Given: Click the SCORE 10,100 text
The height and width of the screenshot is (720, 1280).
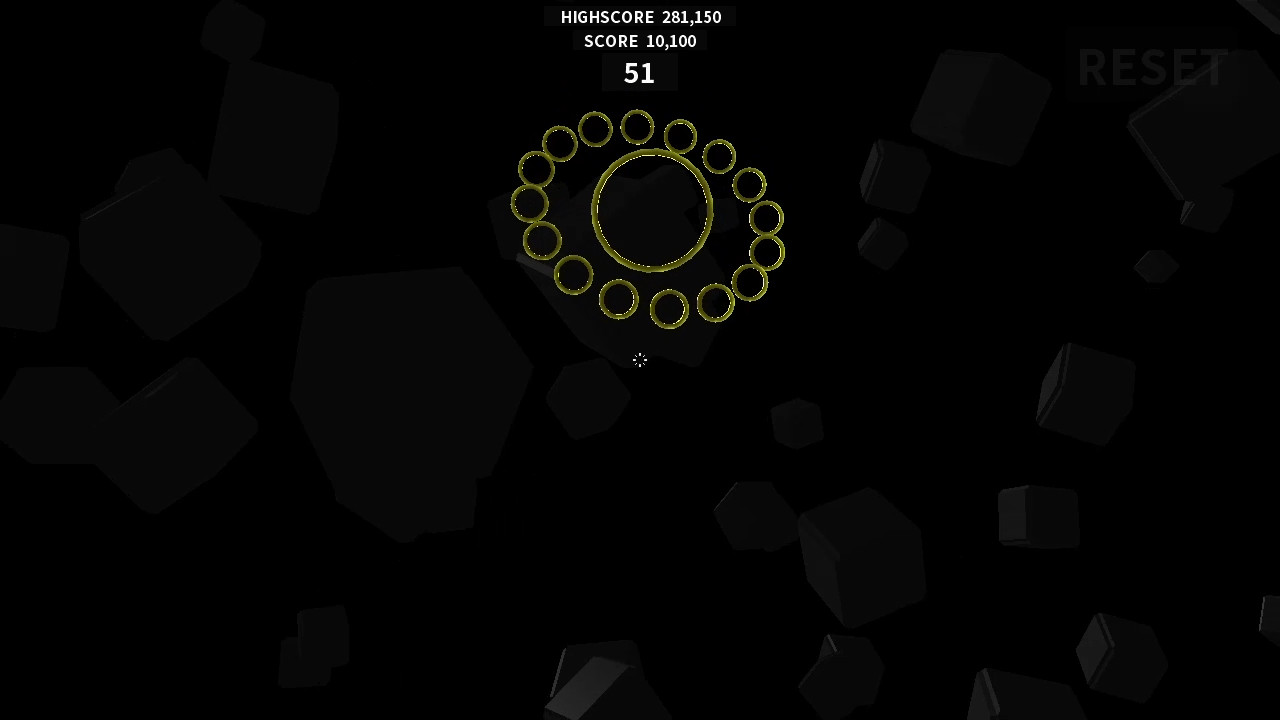Looking at the screenshot, I should click(640, 41).
